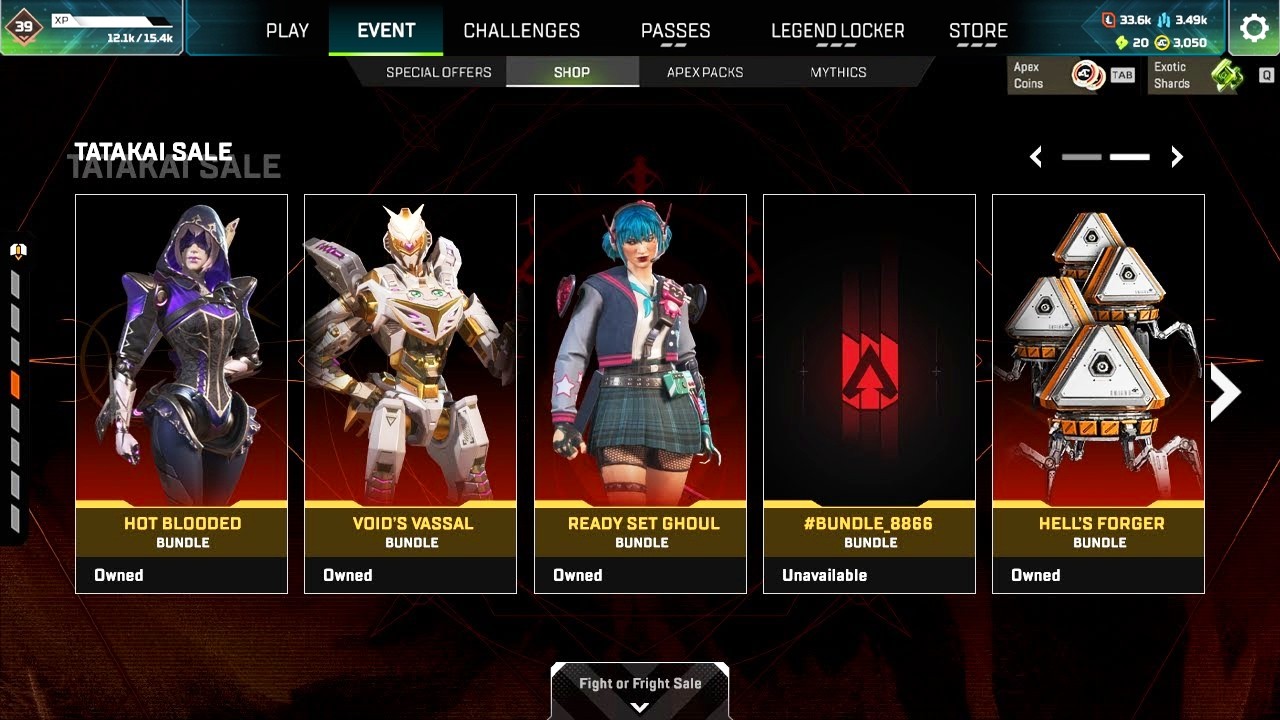Click the small left page arrow
Screen dimensions: 1280x720
click(1036, 157)
